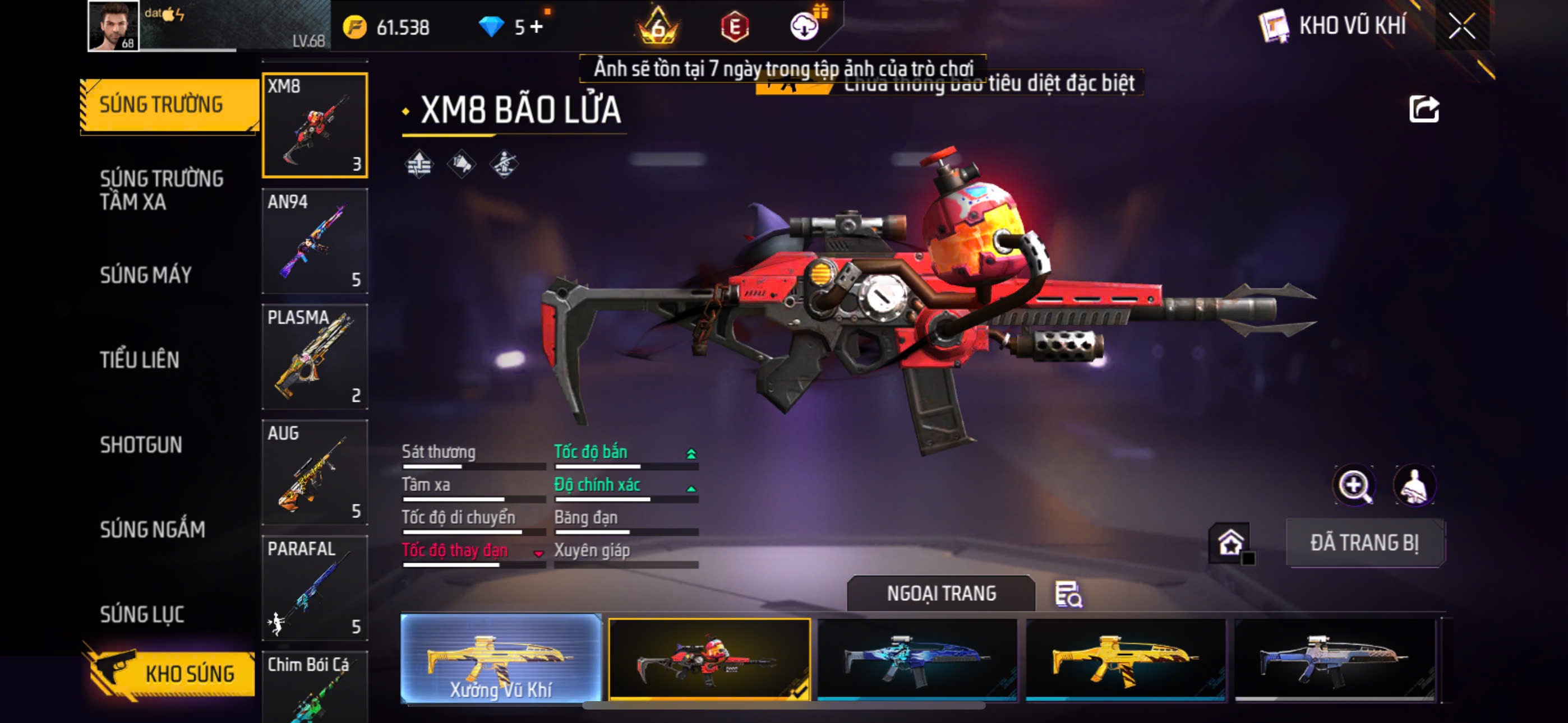Add diamonds with the plus button
Image resolution: width=1568 pixels, height=723 pixels.
point(536,27)
